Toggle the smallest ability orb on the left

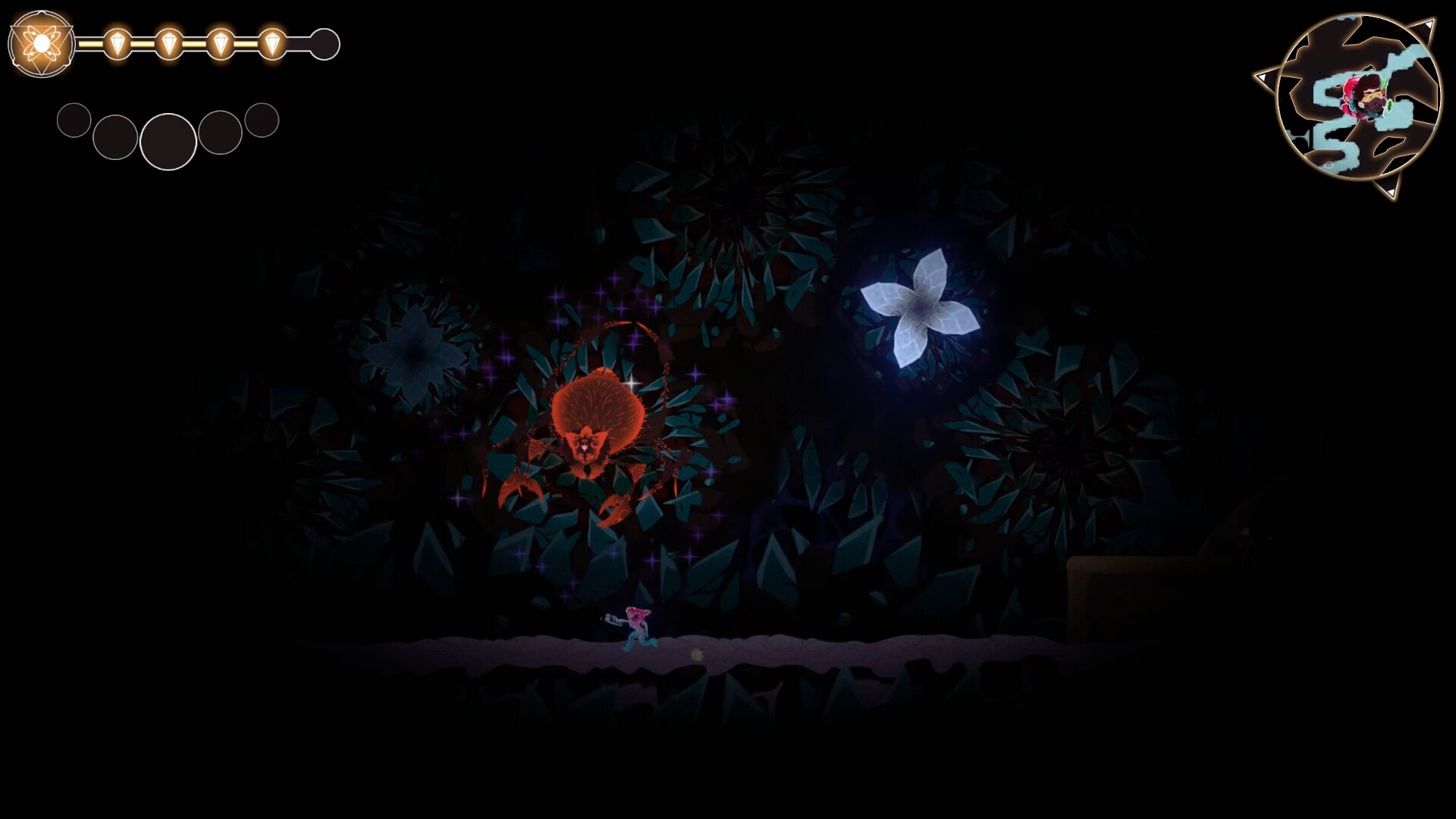[x=74, y=120]
